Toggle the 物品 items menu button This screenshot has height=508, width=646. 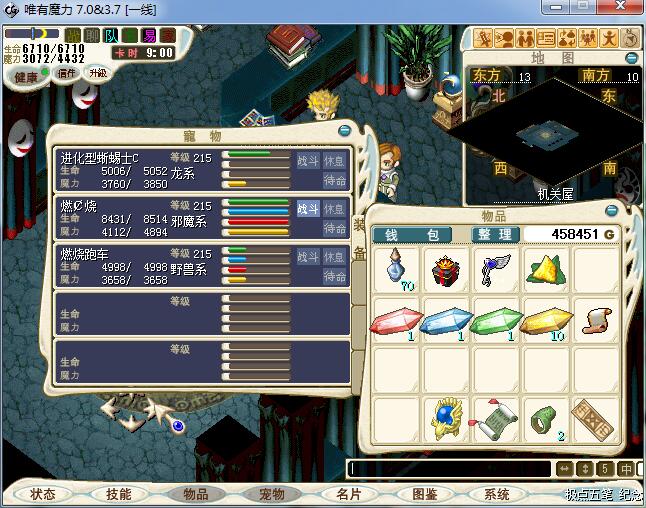pyautogui.click(x=195, y=494)
